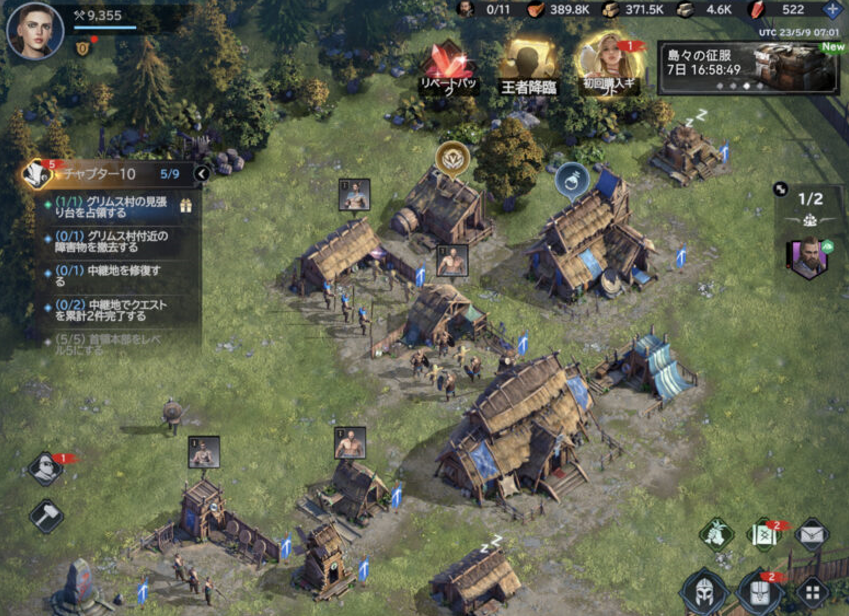Screen dimensions: 849x616
Task: Open the four-square grid menu
Action: pyautogui.click(x=811, y=590)
